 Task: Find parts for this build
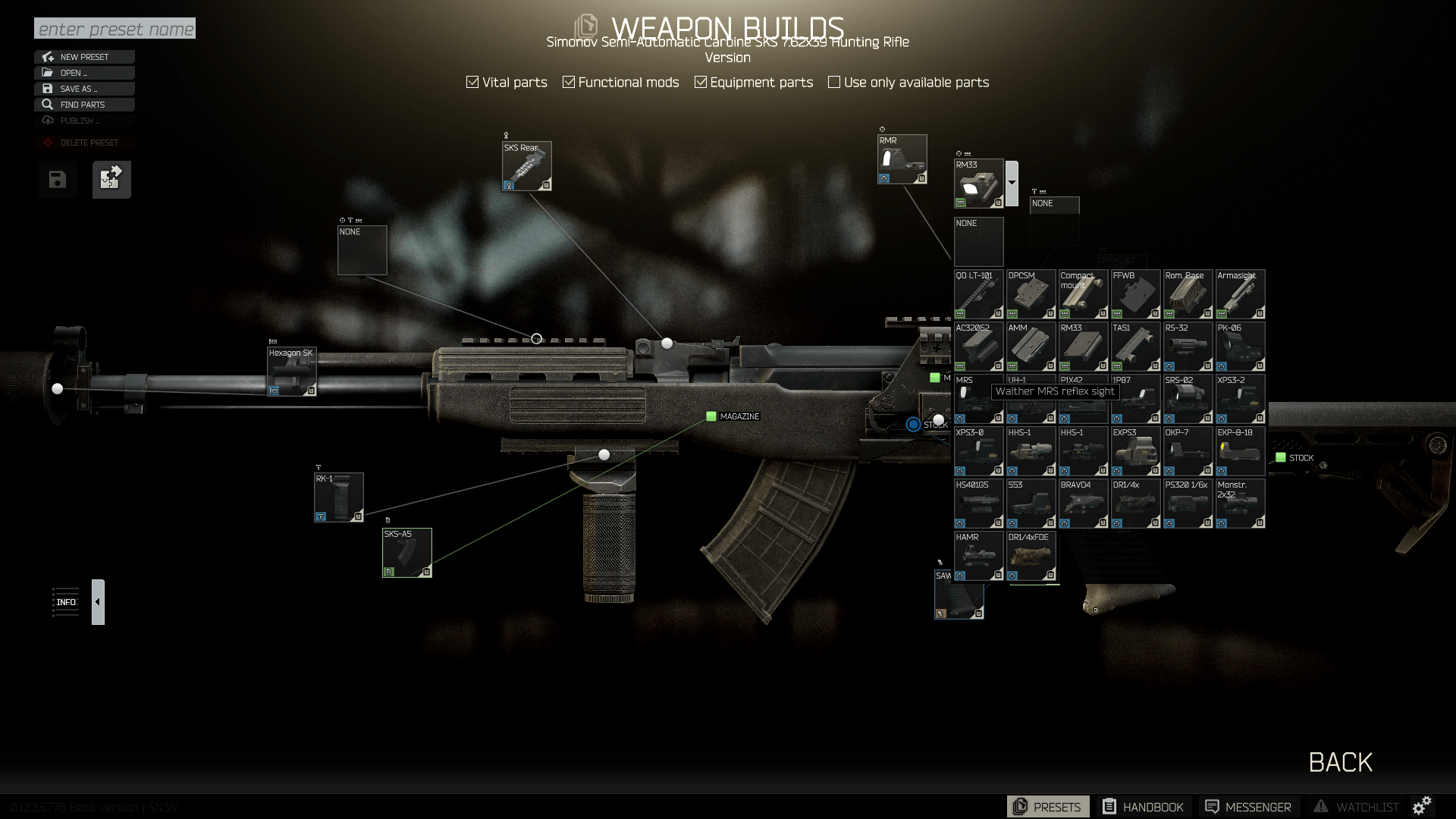point(84,105)
